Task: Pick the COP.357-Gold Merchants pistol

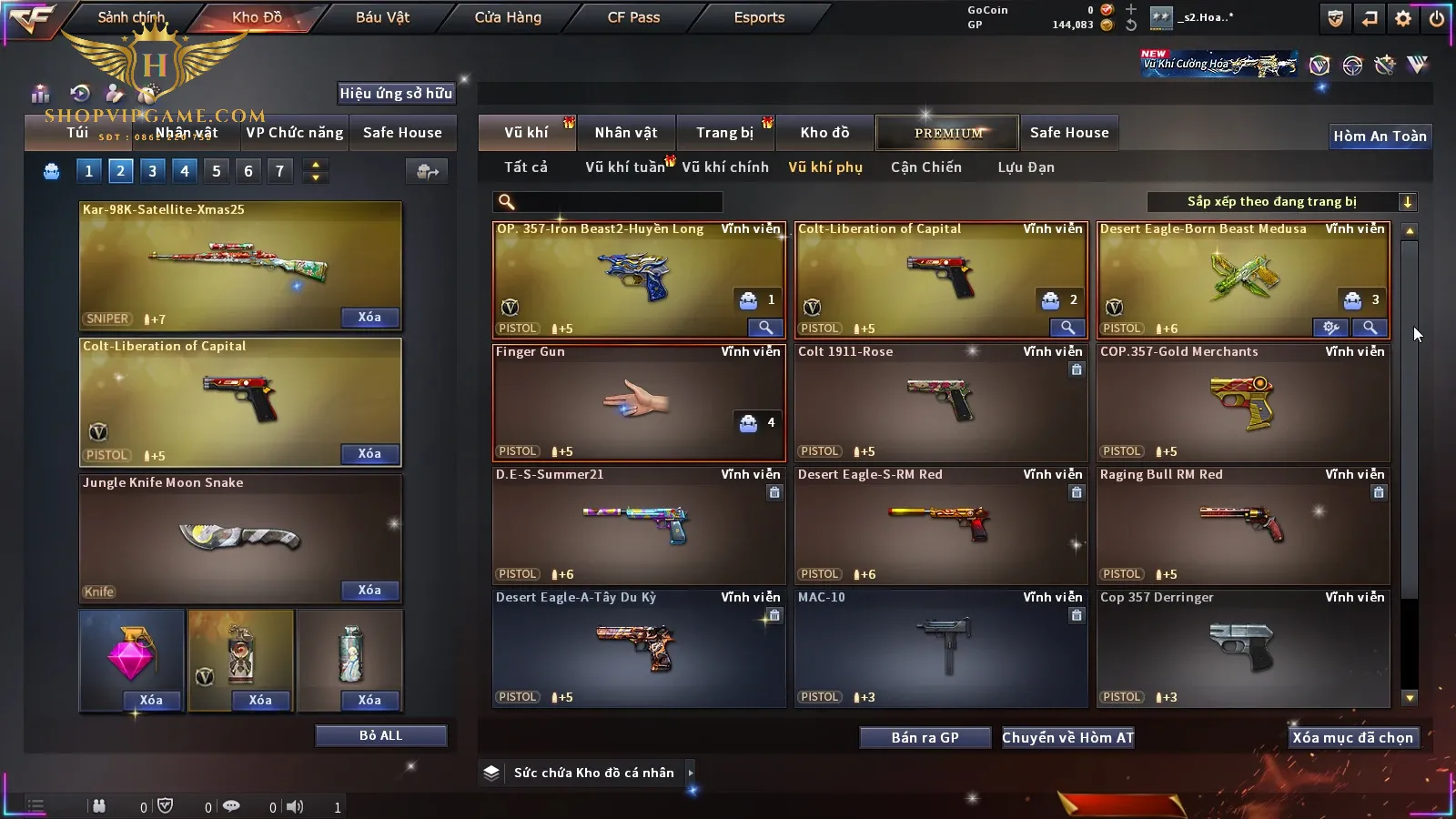Action: (1242, 401)
